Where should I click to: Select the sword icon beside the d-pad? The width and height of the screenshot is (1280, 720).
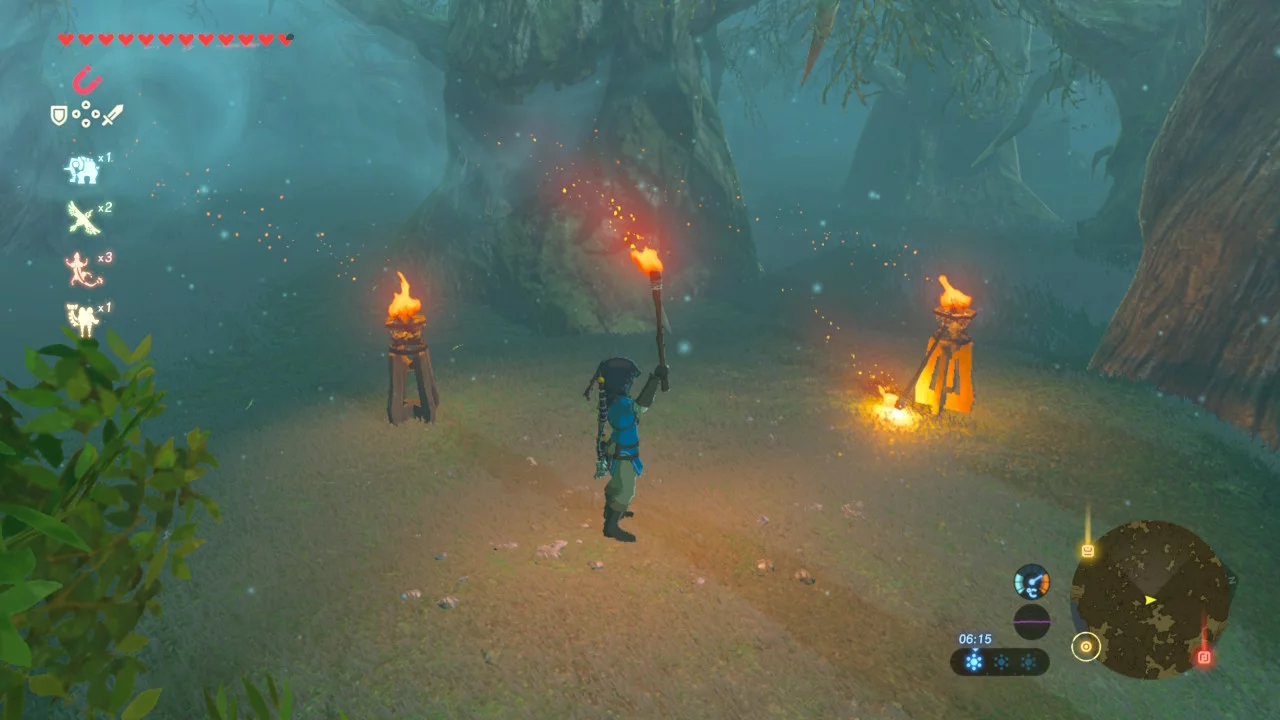click(x=112, y=114)
